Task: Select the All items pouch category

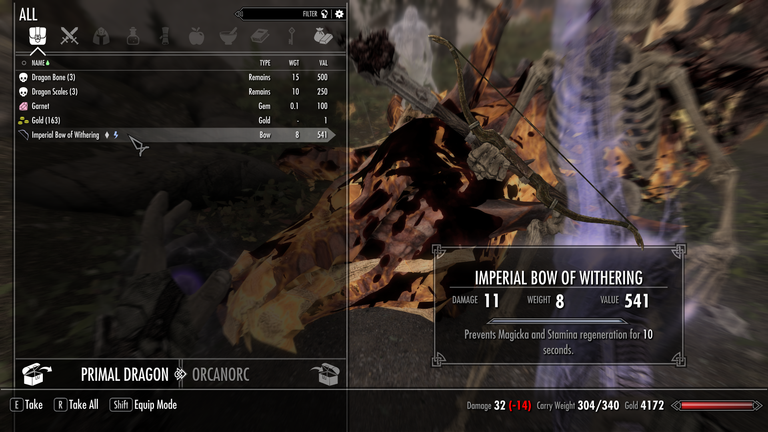Action: [x=38, y=36]
